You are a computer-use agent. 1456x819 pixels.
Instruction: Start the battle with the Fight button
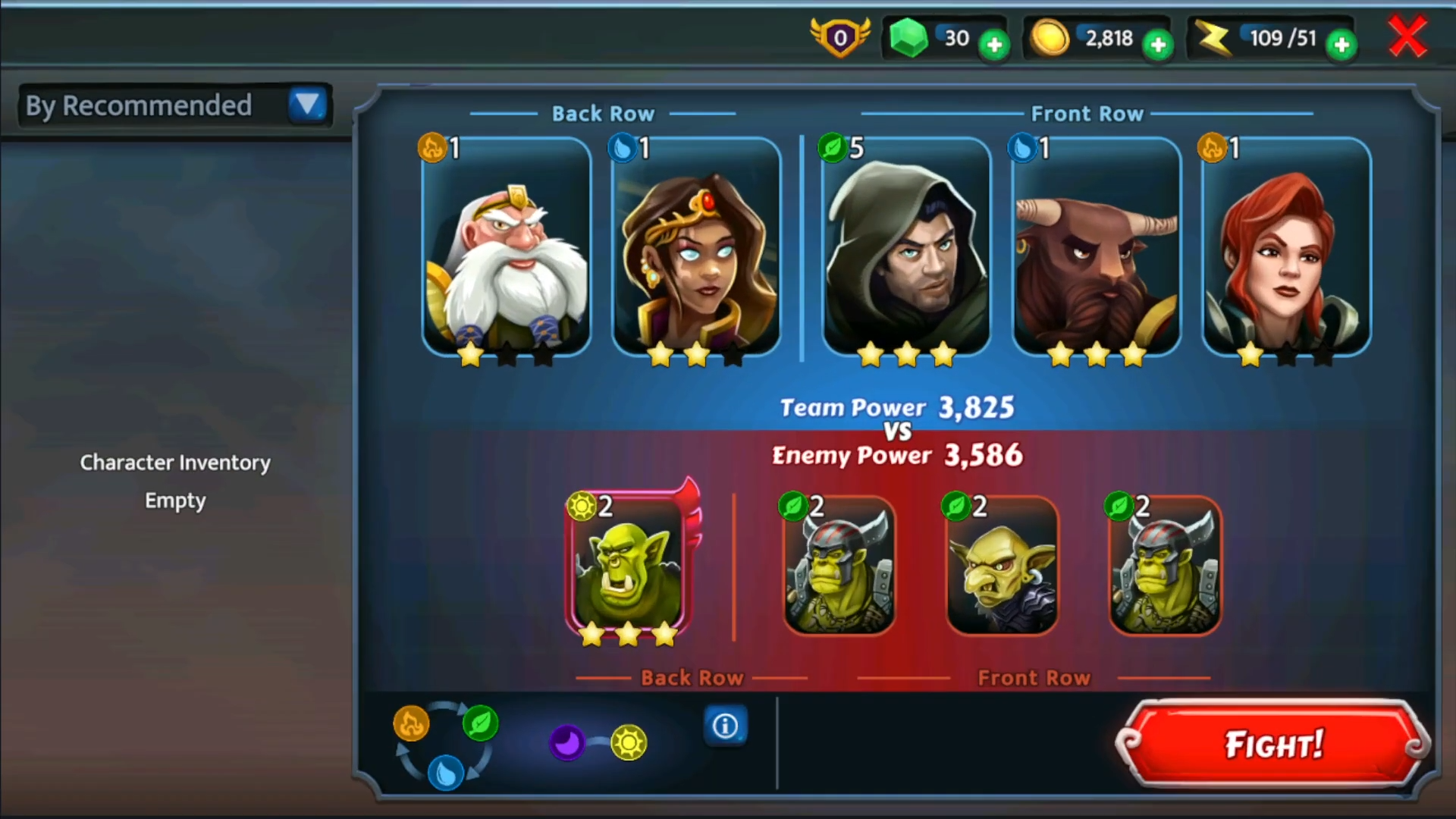tap(1272, 744)
